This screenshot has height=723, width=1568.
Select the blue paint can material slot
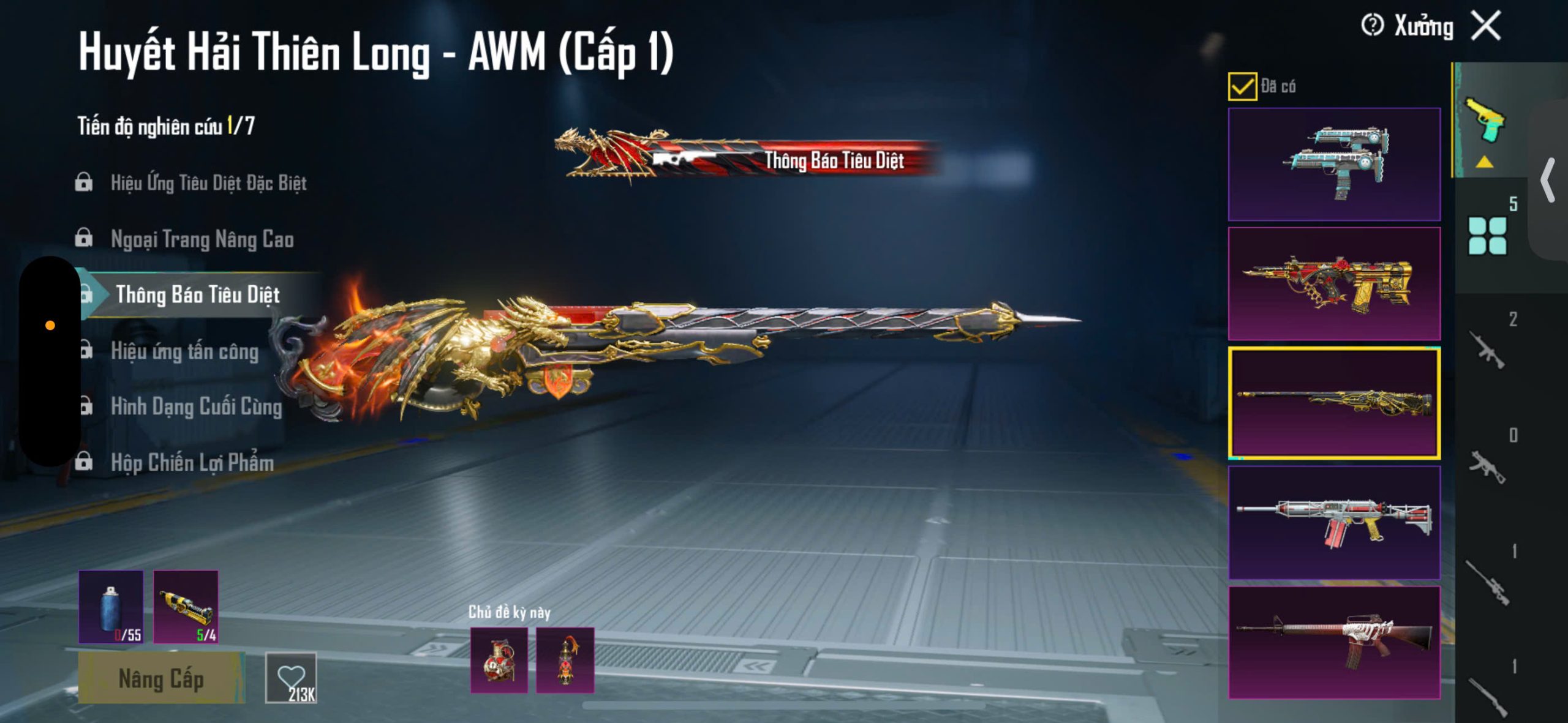point(111,607)
